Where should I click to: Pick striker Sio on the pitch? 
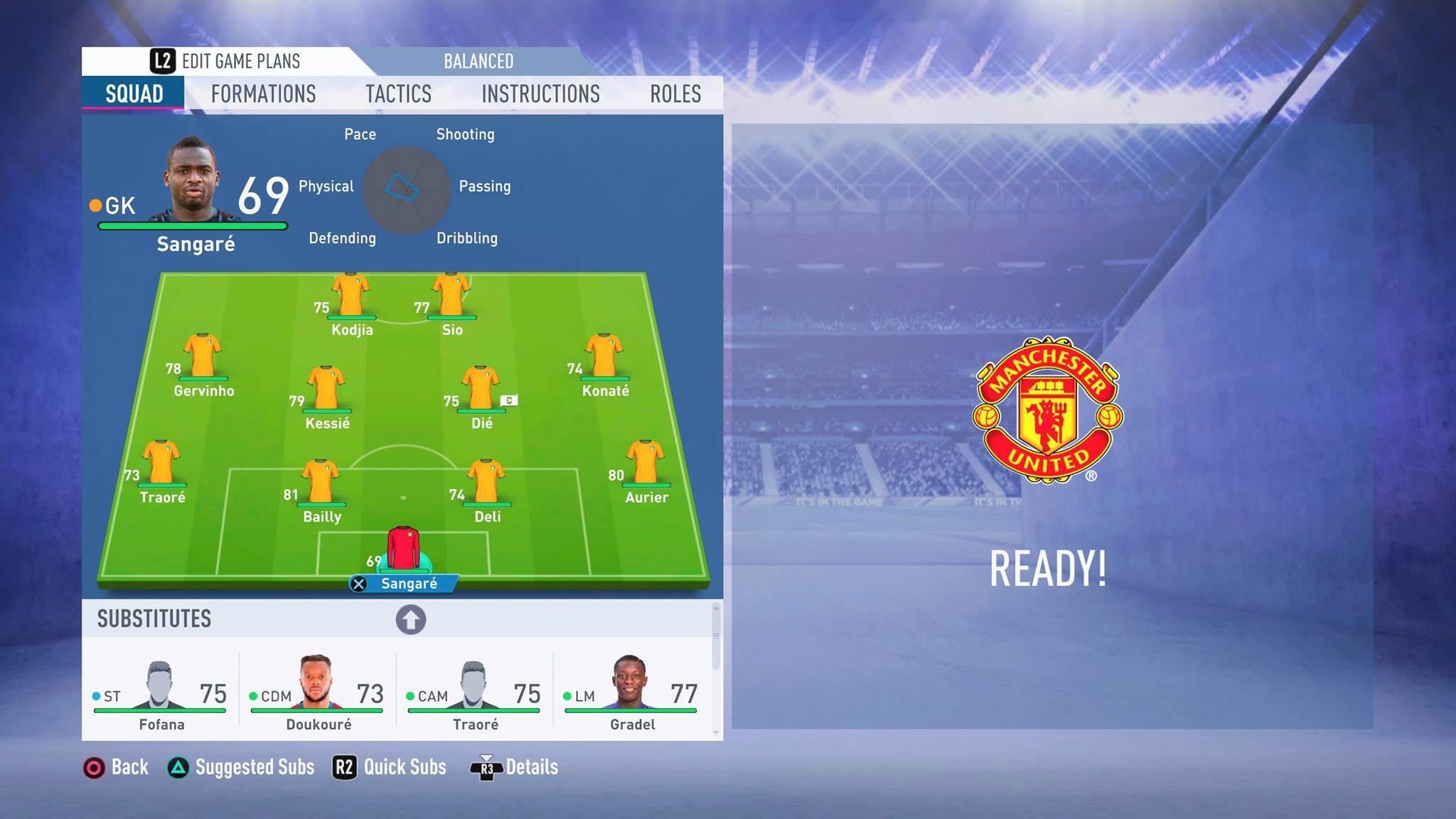coord(451,297)
